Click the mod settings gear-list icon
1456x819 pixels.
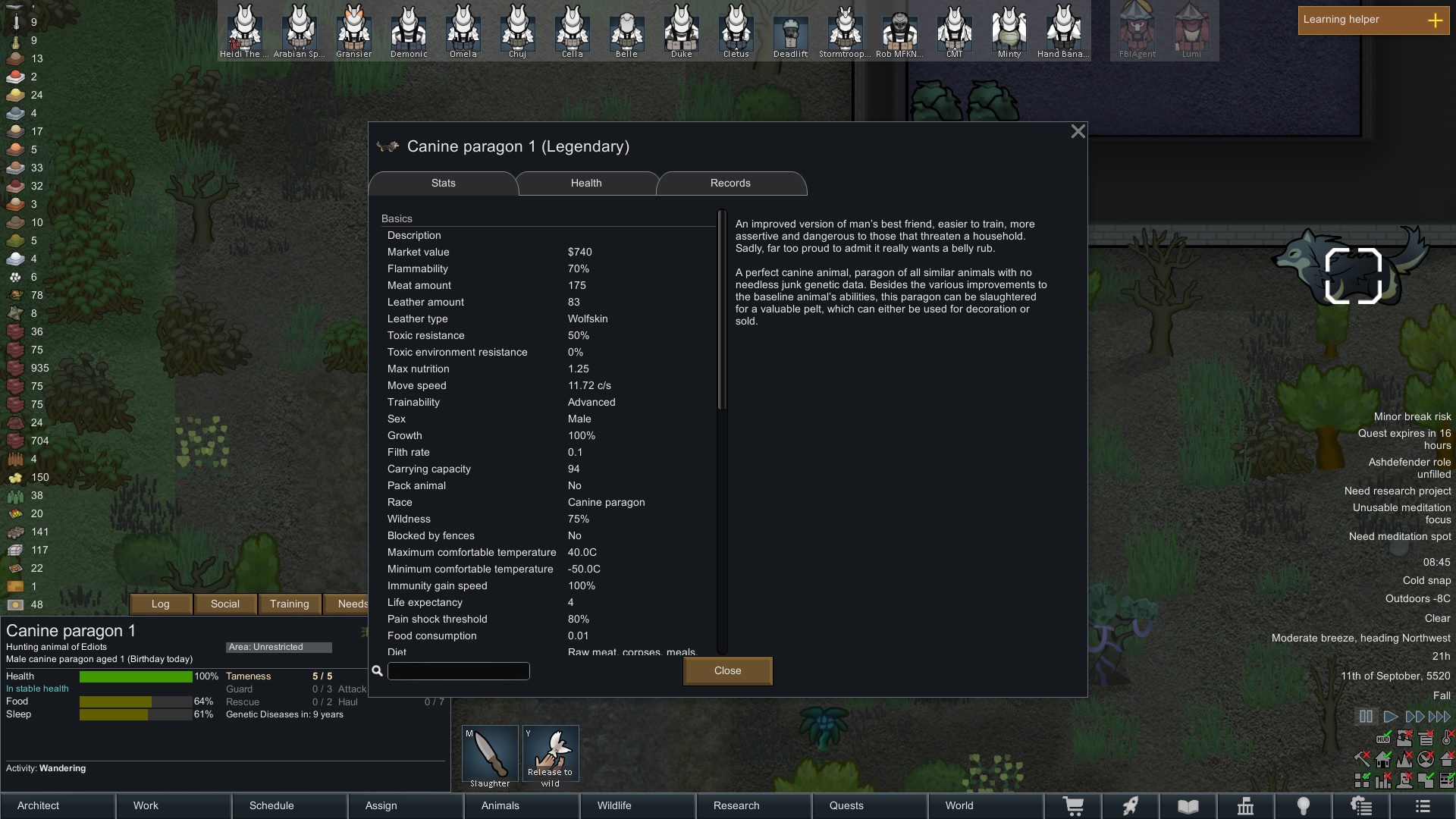(x=1361, y=806)
